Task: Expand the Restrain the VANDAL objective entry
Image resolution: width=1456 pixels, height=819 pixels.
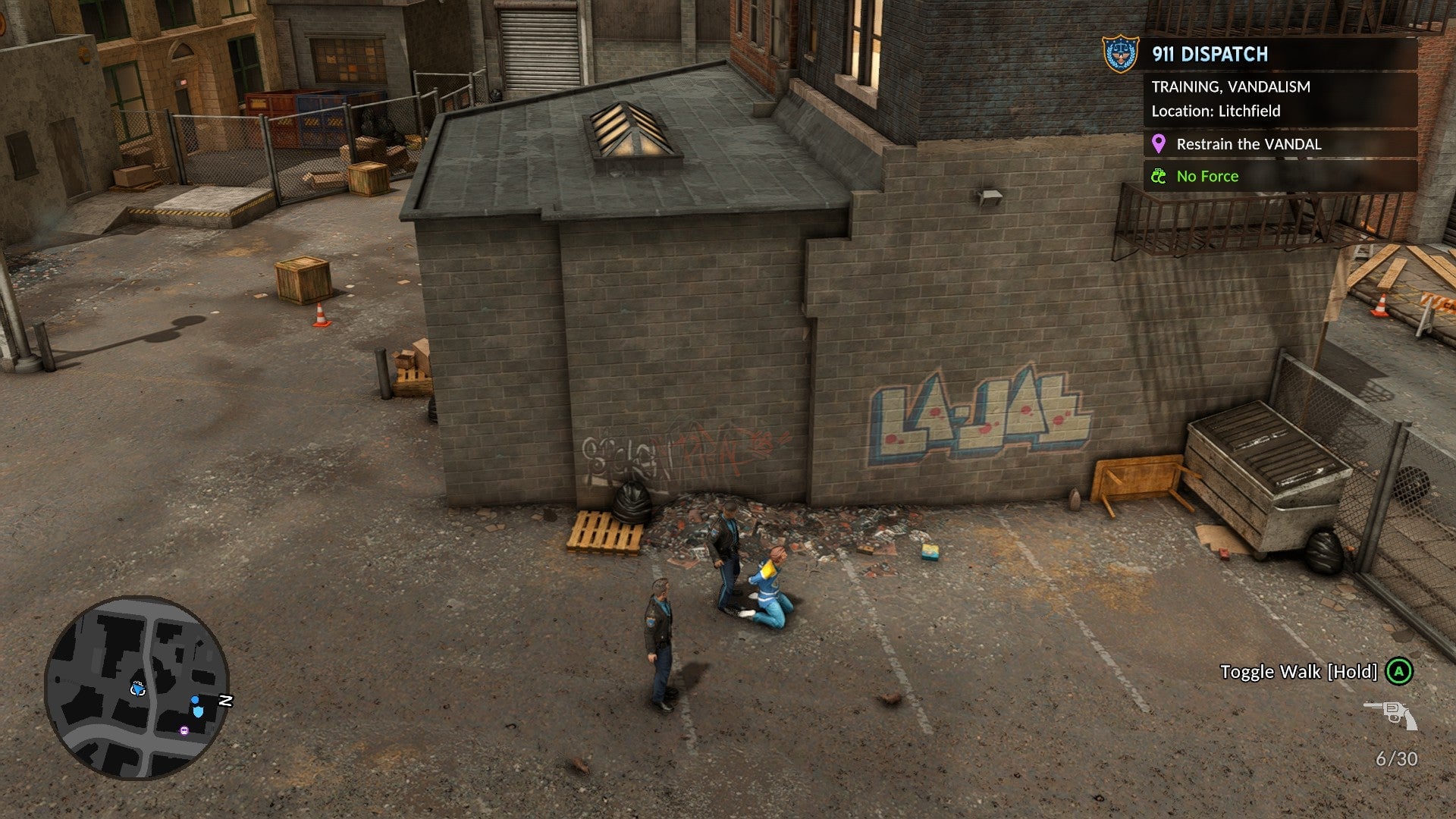Action: [1248, 144]
